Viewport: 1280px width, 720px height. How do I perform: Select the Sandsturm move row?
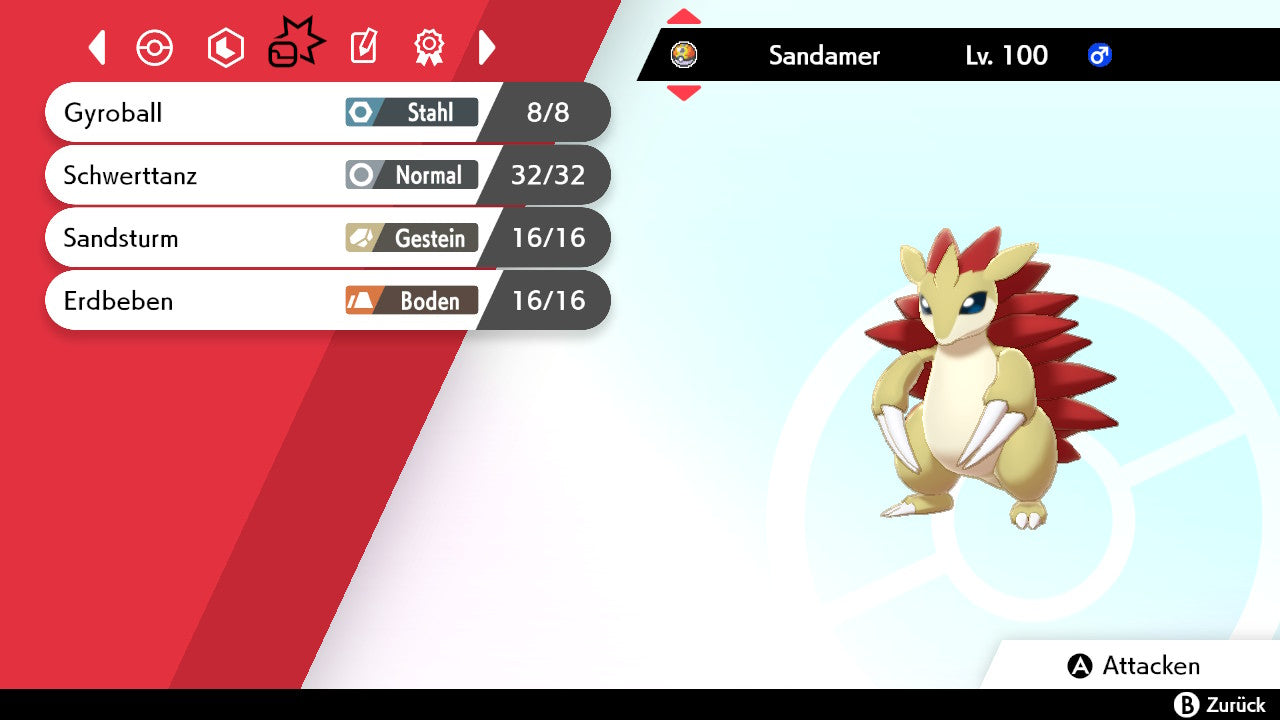click(327, 238)
